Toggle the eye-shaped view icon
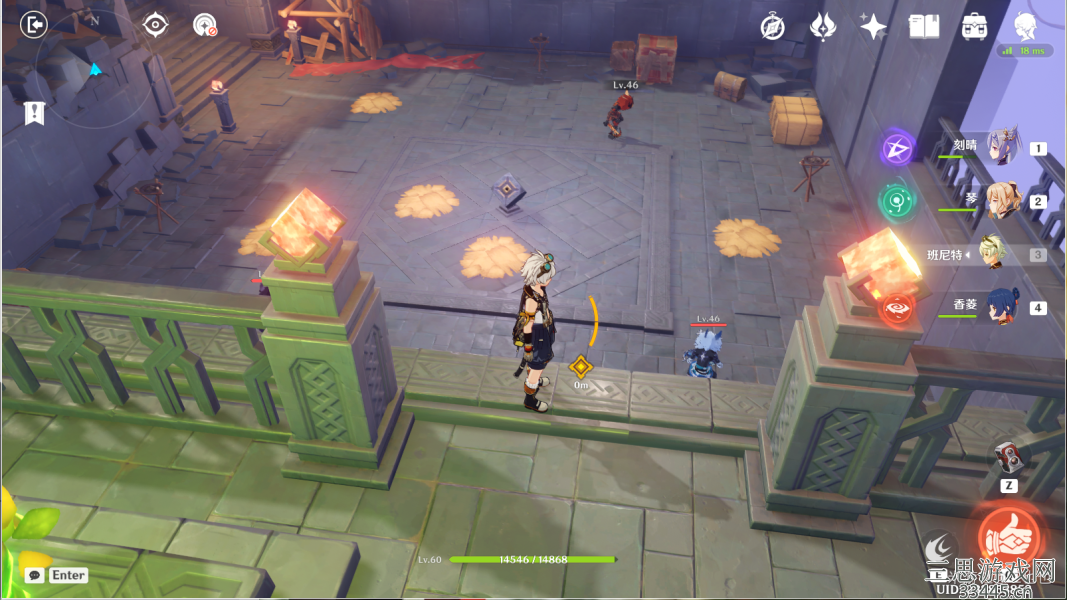This screenshot has width=1067, height=600. tap(155, 25)
